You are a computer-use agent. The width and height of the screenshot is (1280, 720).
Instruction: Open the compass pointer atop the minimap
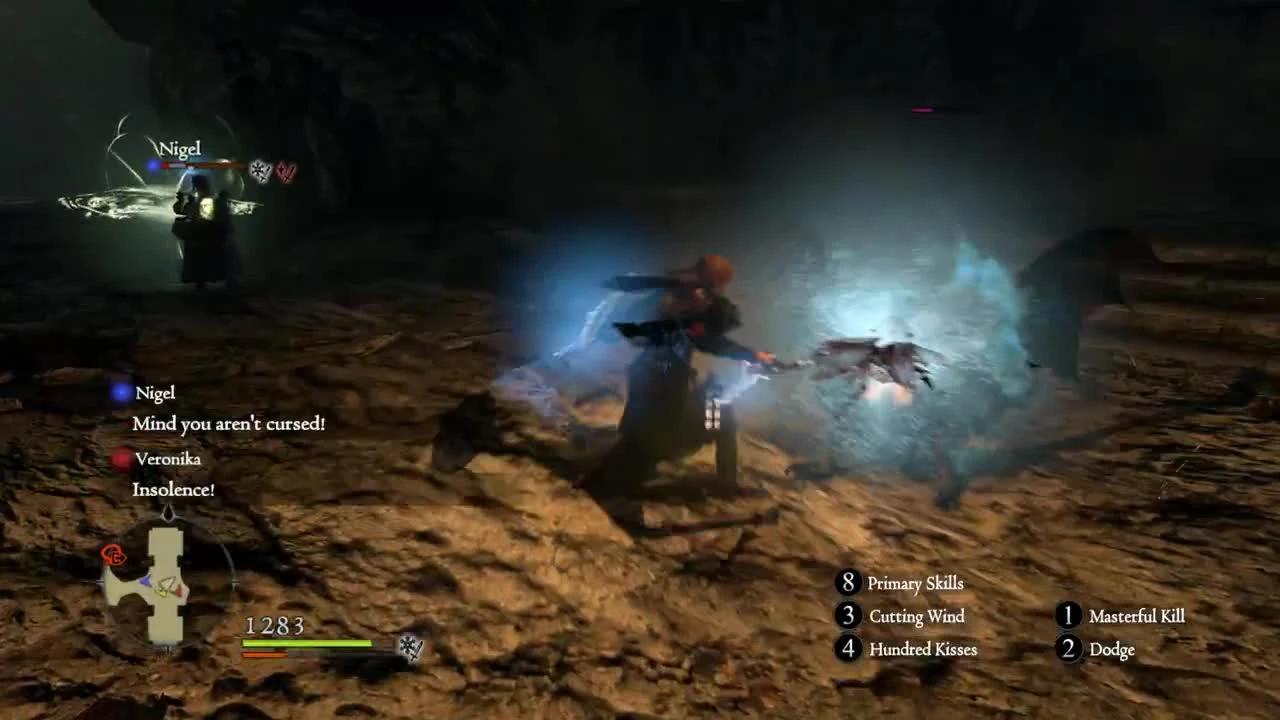(x=169, y=512)
